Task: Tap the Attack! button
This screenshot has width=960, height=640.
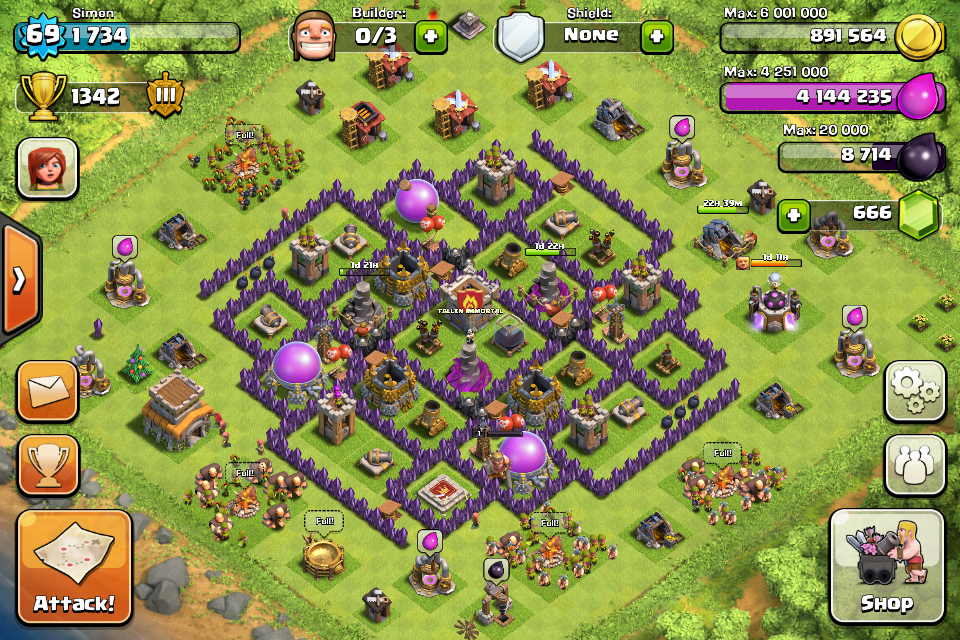Action: [74, 566]
